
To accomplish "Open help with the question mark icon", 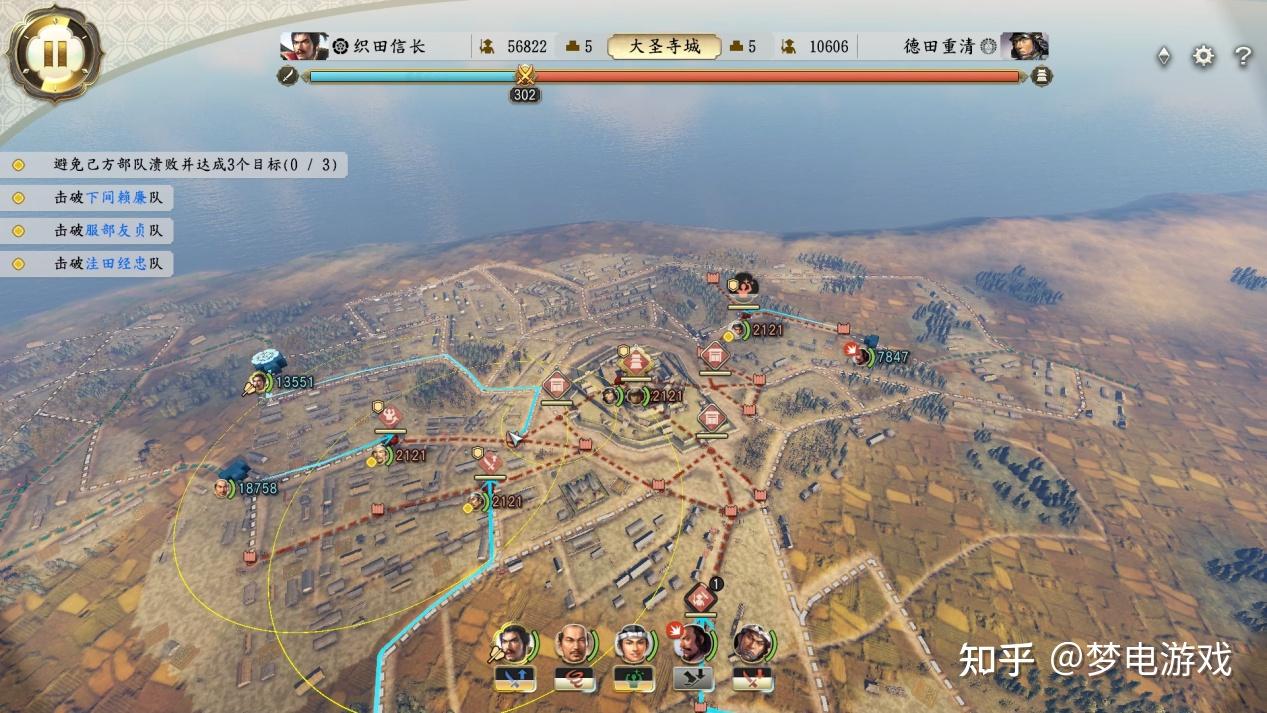I will (1243, 57).
